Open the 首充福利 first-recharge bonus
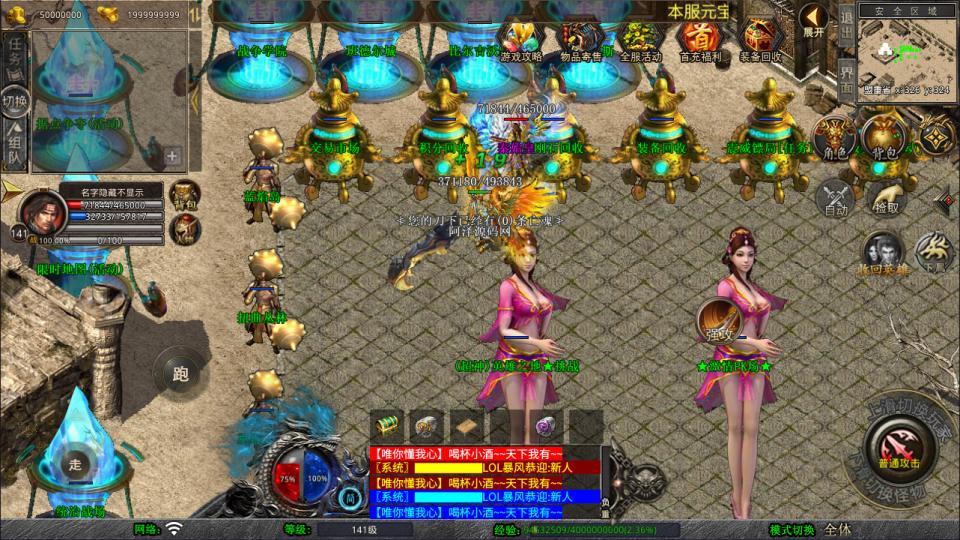Viewport: 960px width, 540px height. click(700, 39)
